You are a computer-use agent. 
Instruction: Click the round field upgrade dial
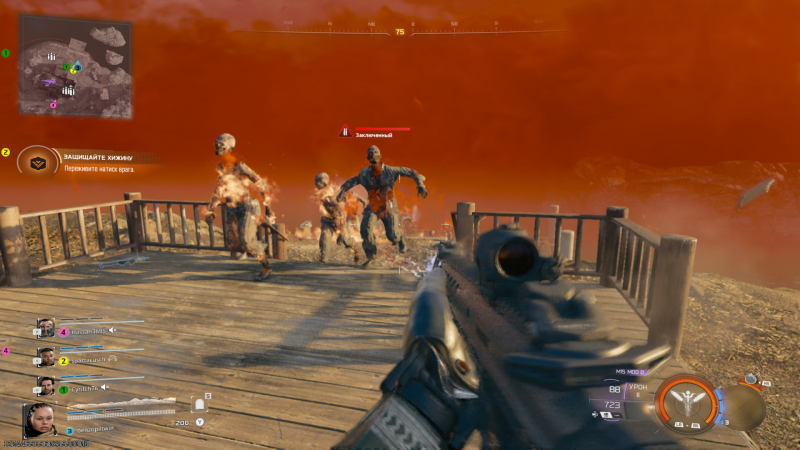tap(742, 409)
